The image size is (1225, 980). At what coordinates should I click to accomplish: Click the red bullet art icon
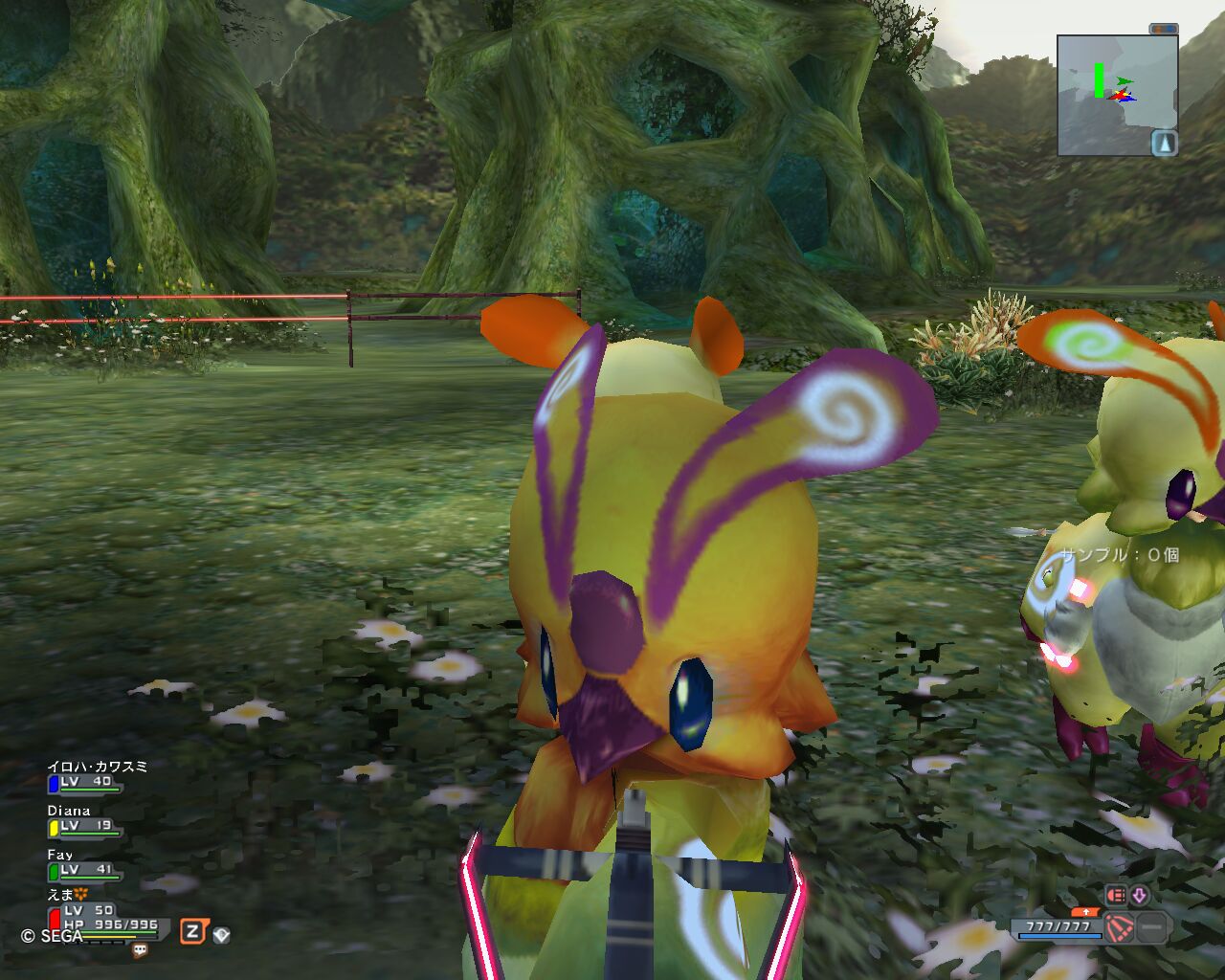pos(1116,895)
